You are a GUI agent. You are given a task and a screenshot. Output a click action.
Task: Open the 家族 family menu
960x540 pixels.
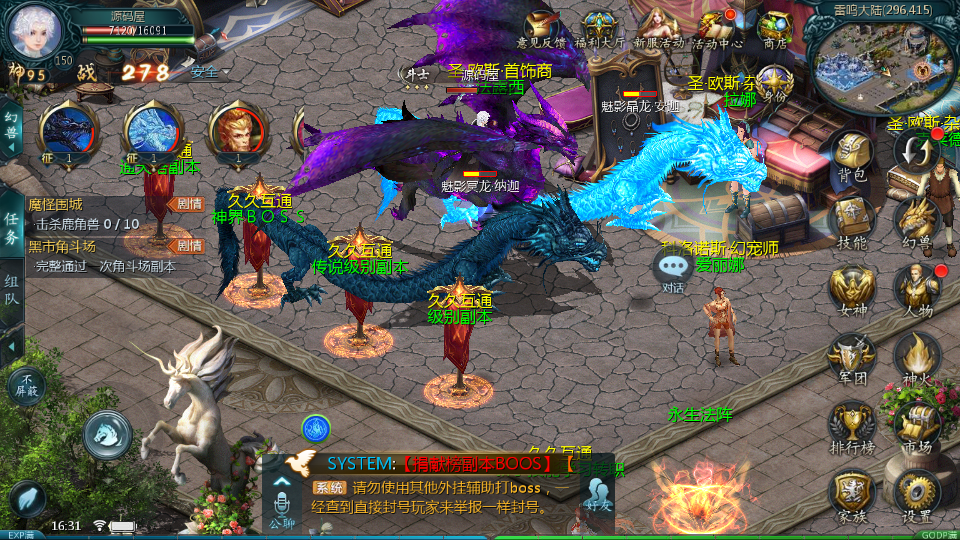coord(852,494)
